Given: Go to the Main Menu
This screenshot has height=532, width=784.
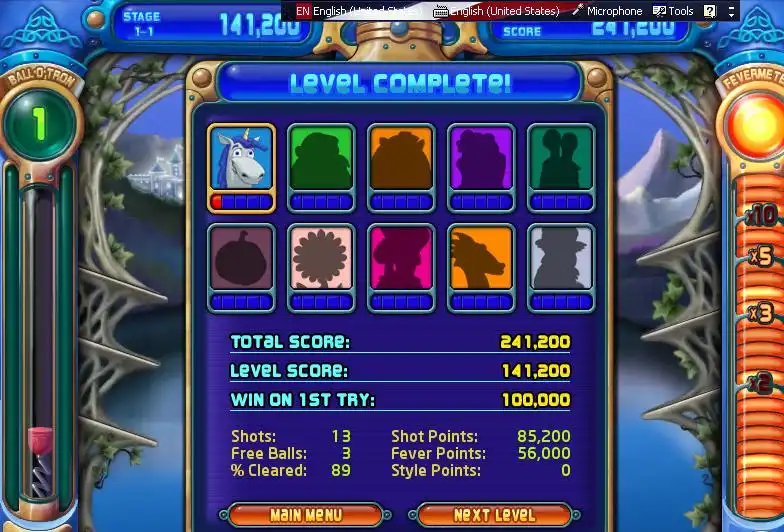Looking at the screenshot, I should pyautogui.click(x=305, y=515).
